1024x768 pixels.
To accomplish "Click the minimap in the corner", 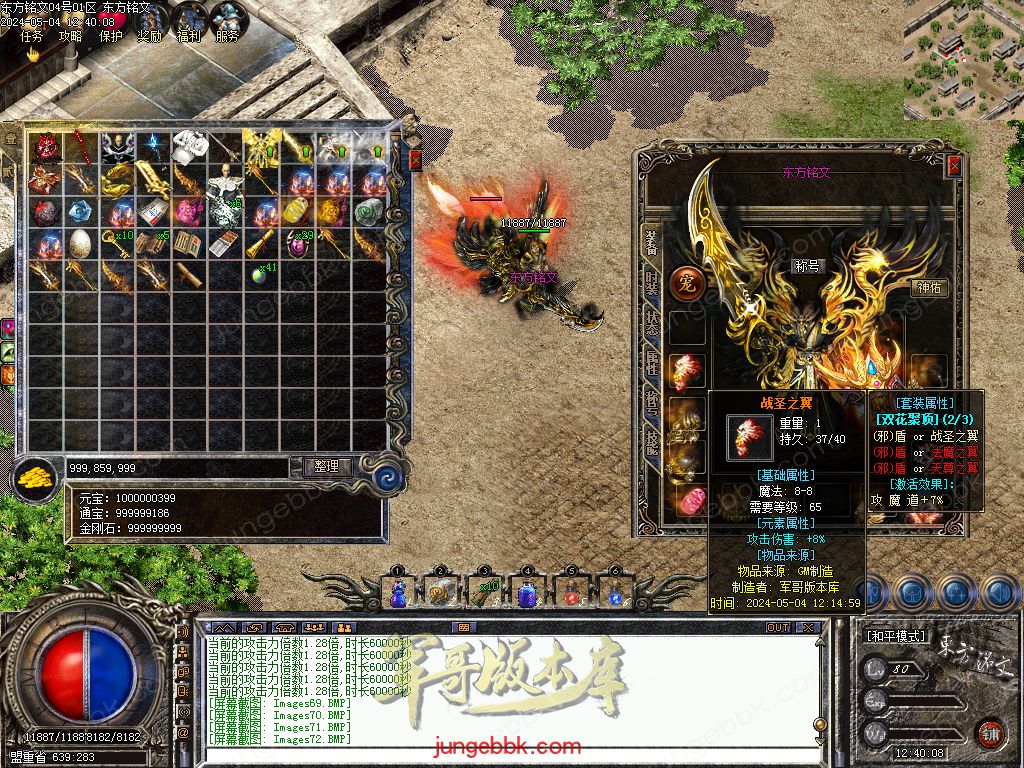I will click(x=962, y=60).
